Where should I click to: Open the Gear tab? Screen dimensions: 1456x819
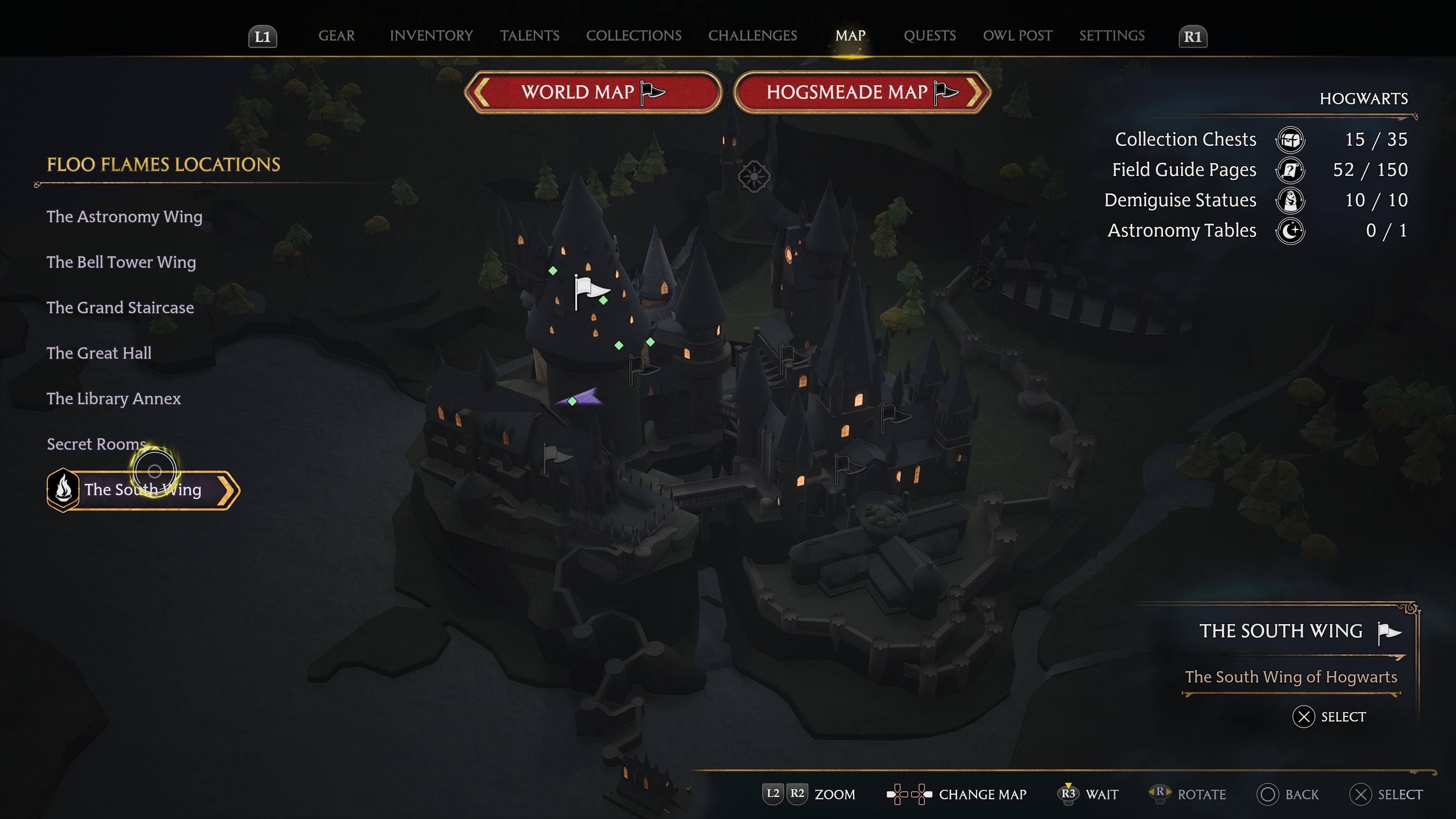coord(336,36)
